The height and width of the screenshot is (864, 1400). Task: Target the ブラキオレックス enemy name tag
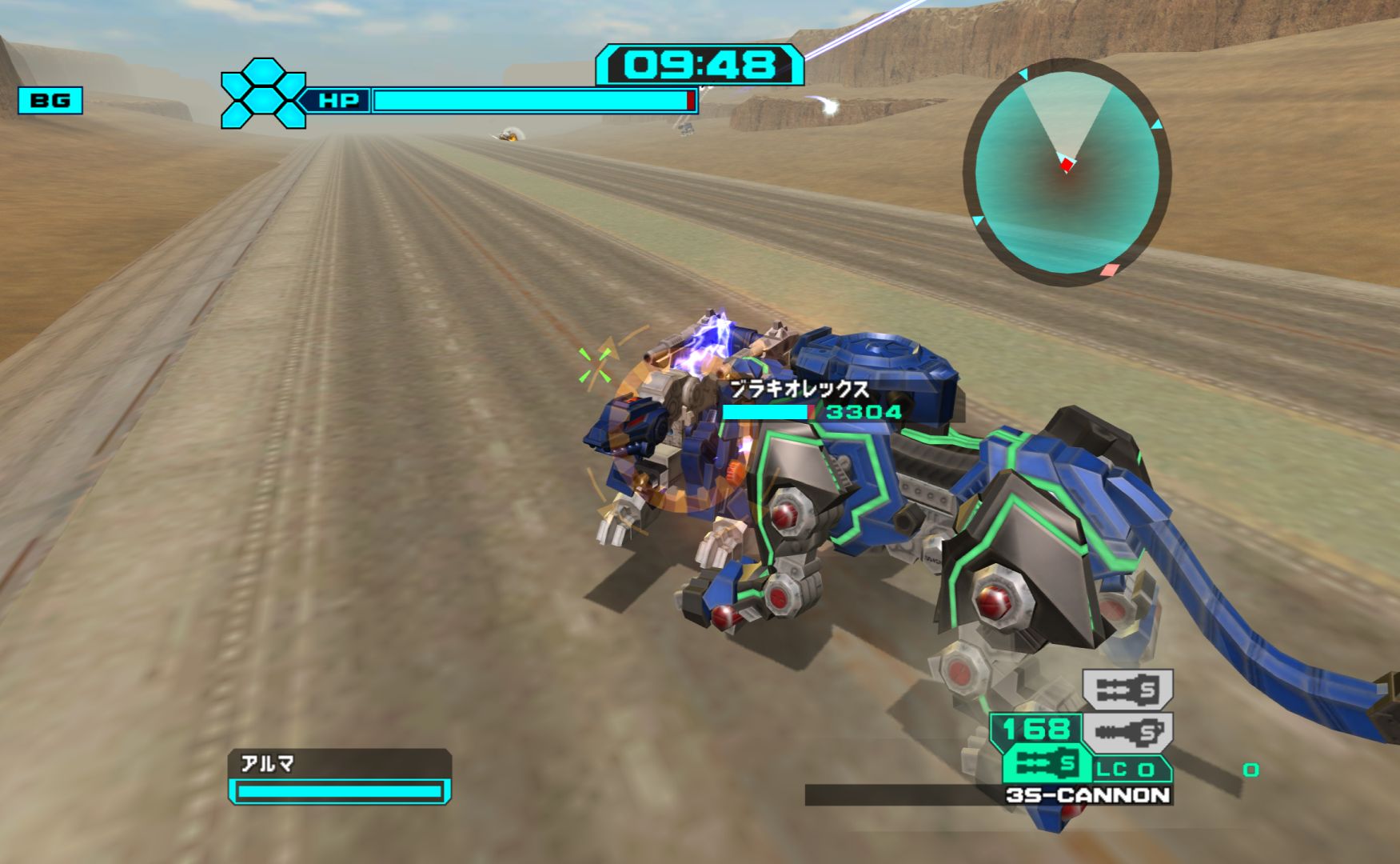pyautogui.click(x=800, y=390)
